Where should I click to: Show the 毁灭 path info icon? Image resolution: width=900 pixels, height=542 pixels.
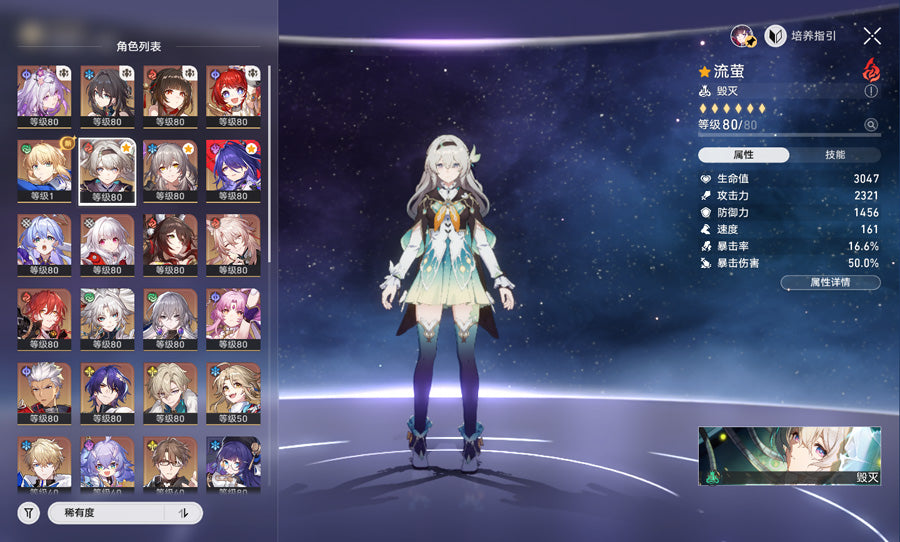(871, 91)
